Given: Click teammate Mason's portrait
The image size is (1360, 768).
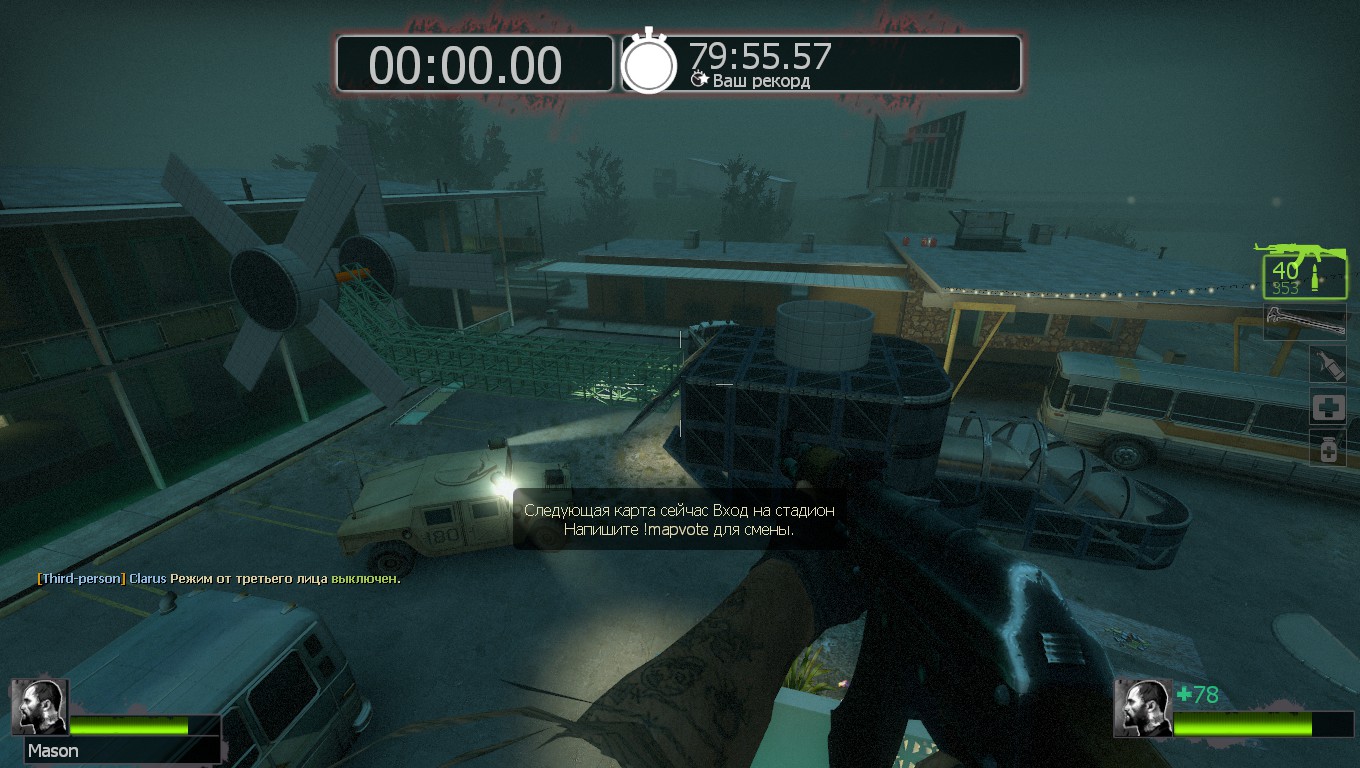Looking at the screenshot, I should pyautogui.click(x=41, y=707).
